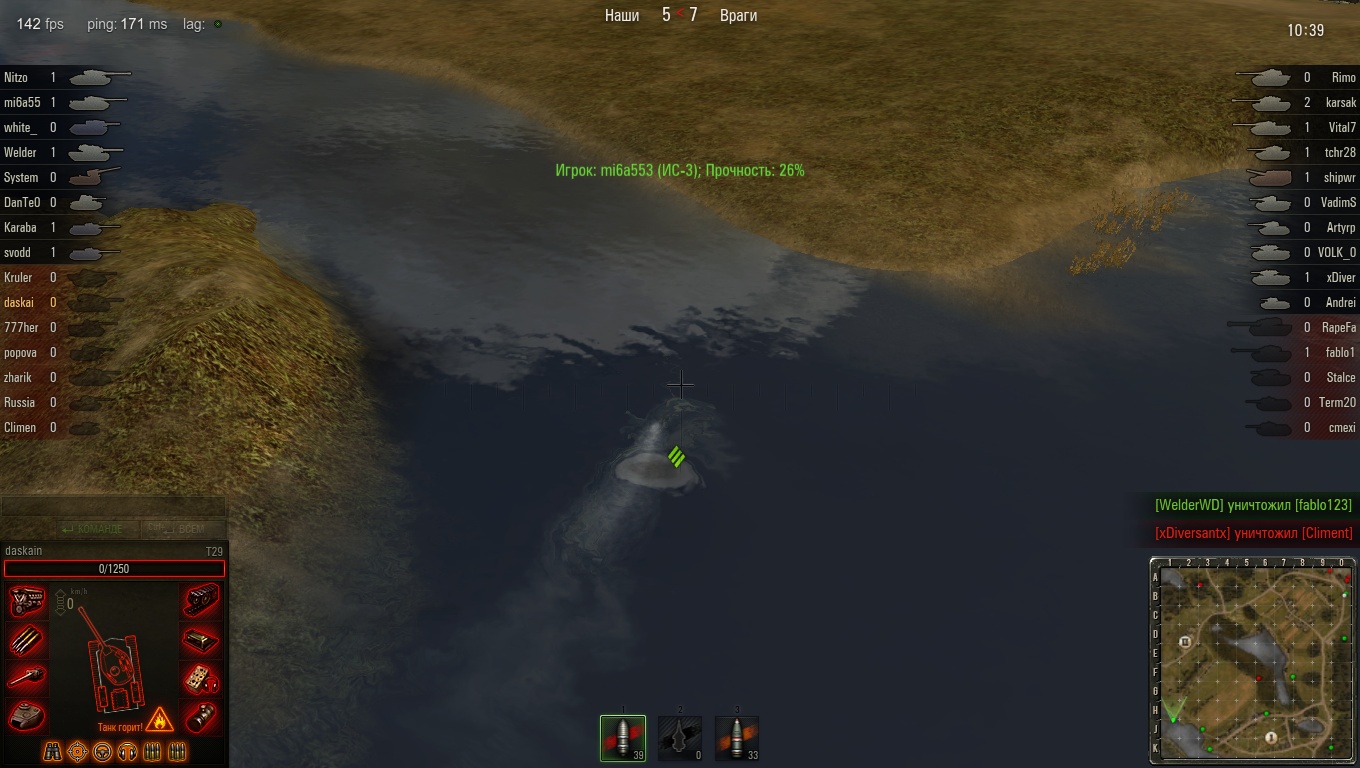Click the radio operator headphones crew icon
The height and width of the screenshot is (768, 1360).
(x=128, y=751)
